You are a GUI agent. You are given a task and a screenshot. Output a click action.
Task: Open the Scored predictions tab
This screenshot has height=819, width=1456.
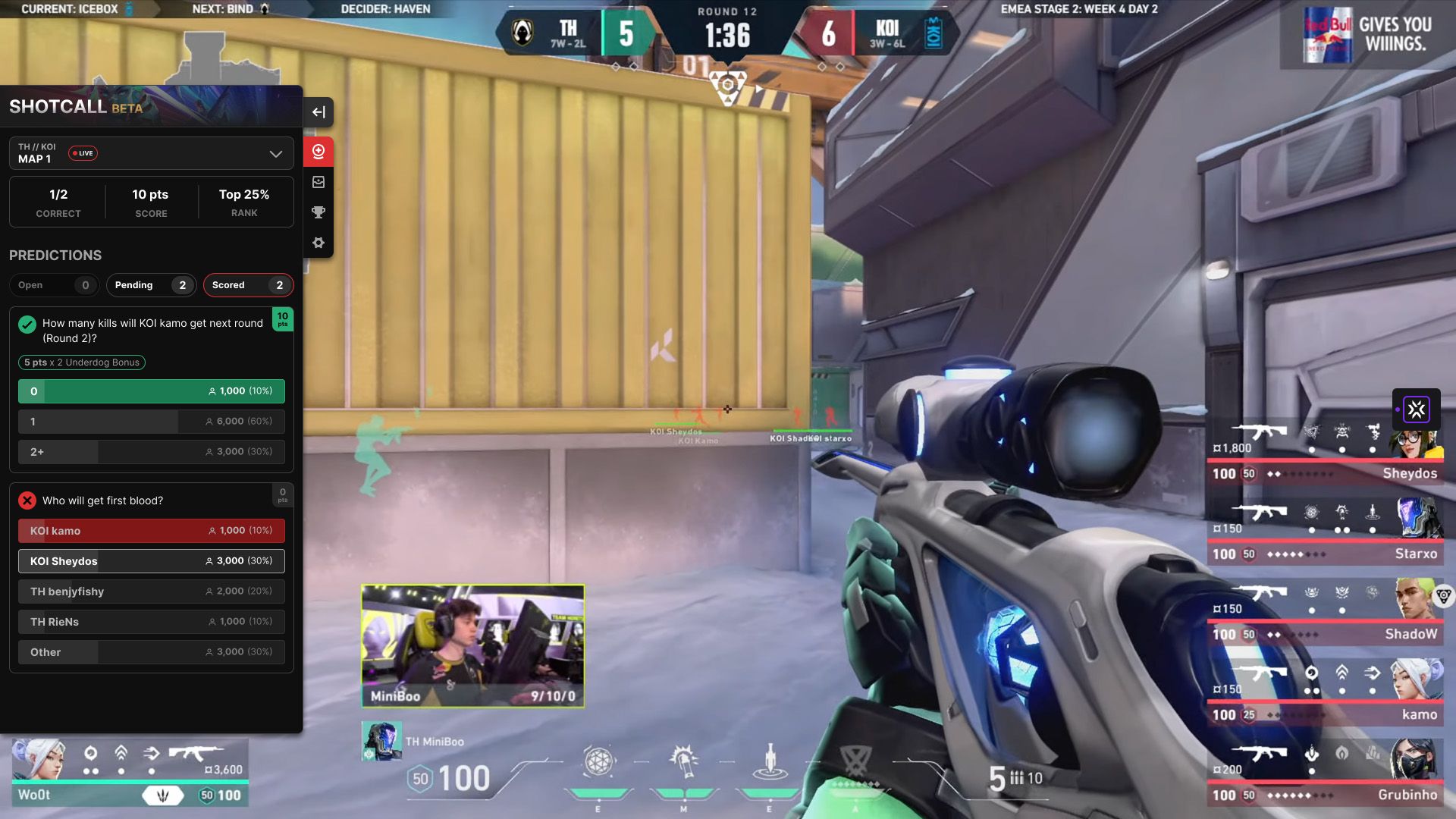[248, 285]
